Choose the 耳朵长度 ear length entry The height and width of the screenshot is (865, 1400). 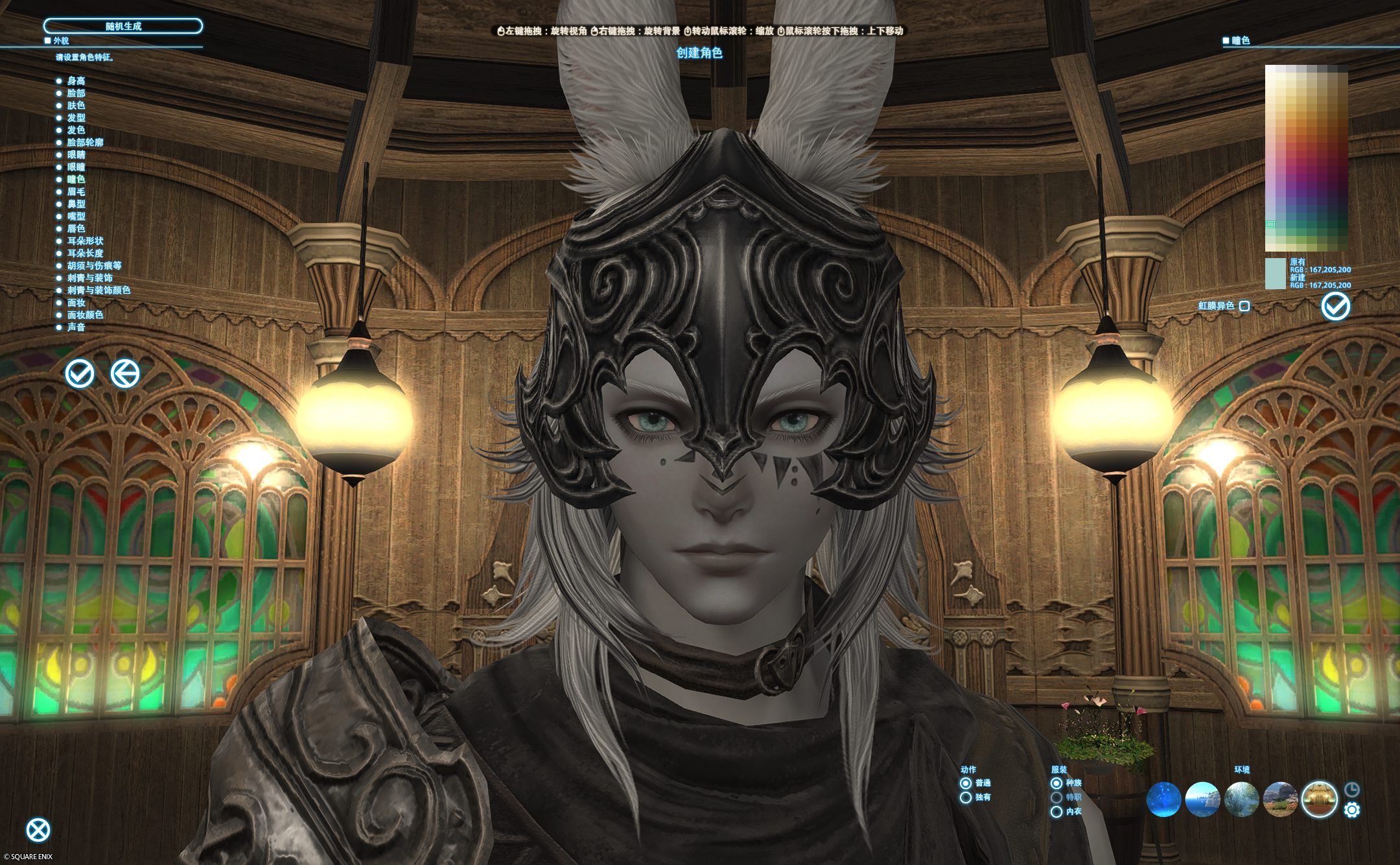point(85,254)
